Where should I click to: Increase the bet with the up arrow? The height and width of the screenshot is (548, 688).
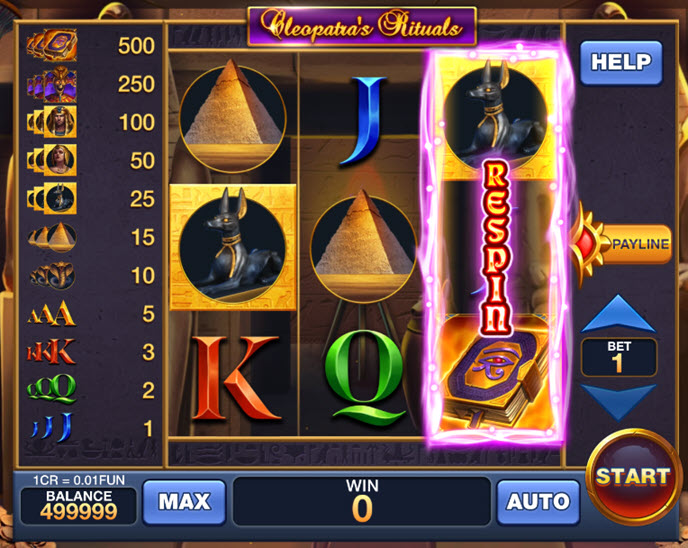(x=619, y=314)
